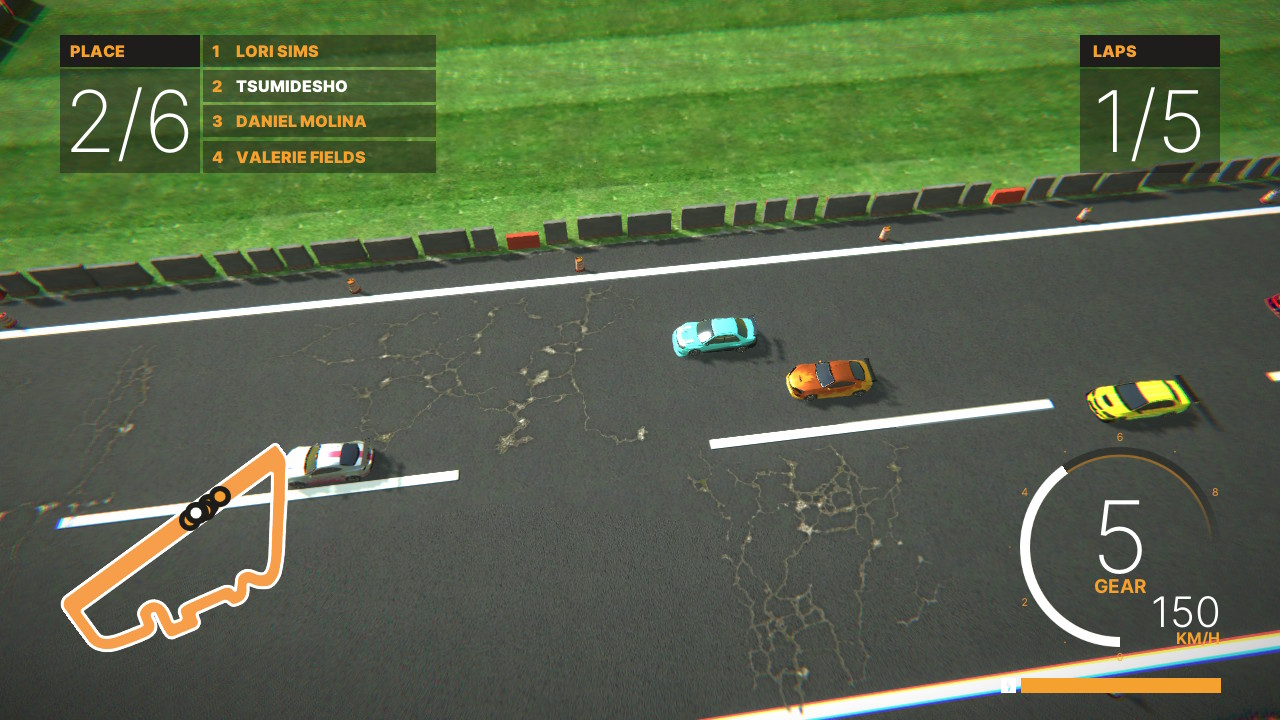Choose Daniel Molina's standings entry
The height and width of the screenshot is (720, 1280).
pyautogui.click(x=318, y=121)
